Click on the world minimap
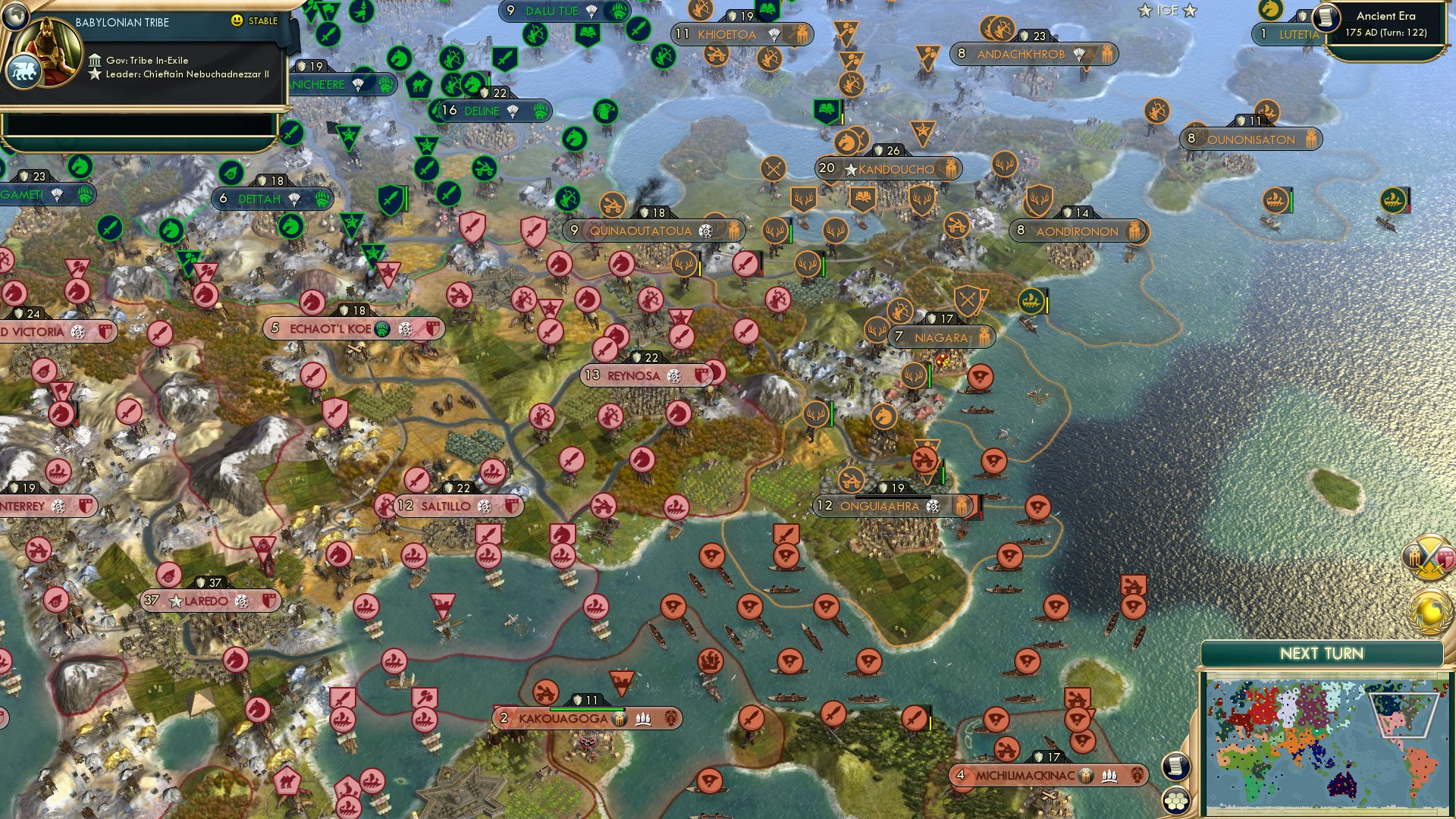Image resolution: width=1456 pixels, height=819 pixels. (1326, 747)
